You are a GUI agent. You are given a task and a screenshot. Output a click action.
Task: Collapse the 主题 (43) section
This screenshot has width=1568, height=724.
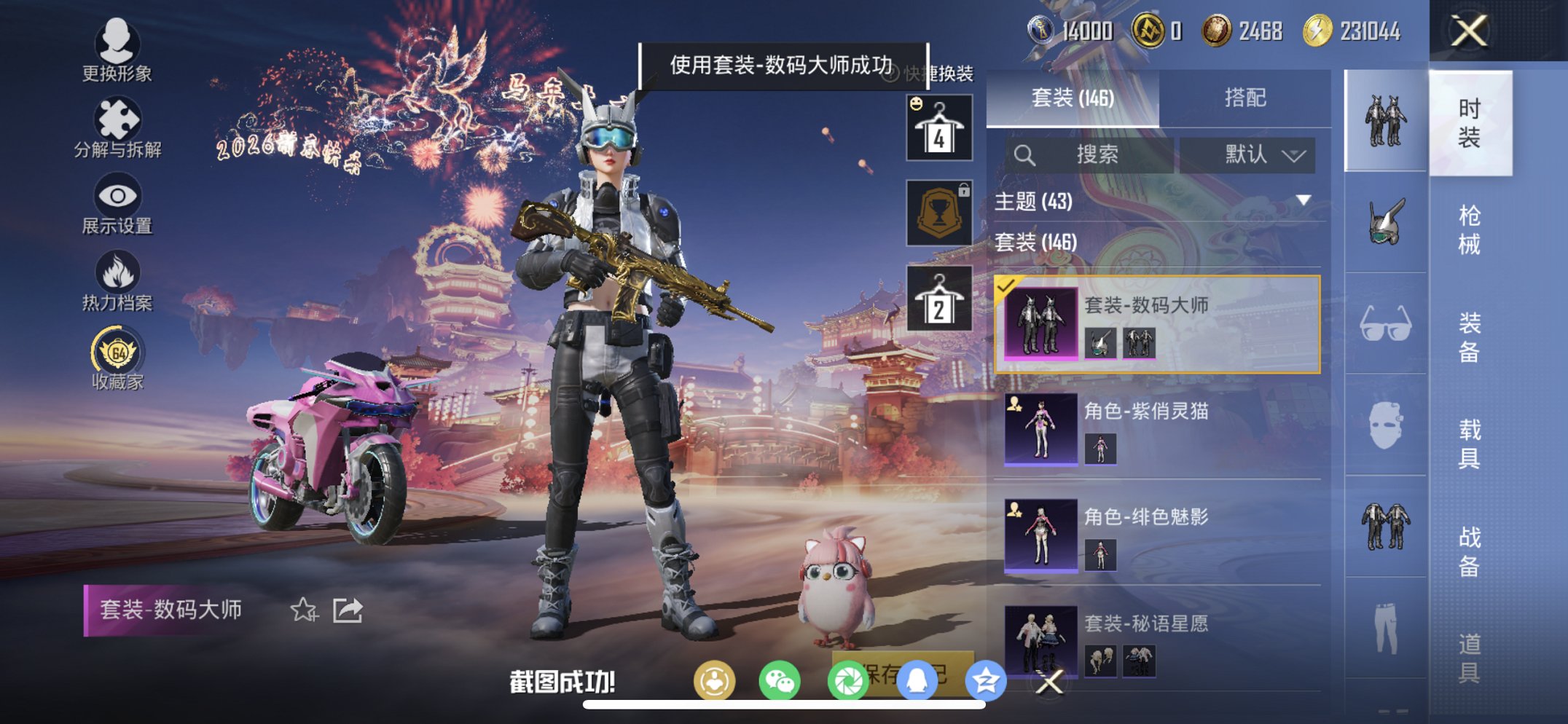(1303, 202)
